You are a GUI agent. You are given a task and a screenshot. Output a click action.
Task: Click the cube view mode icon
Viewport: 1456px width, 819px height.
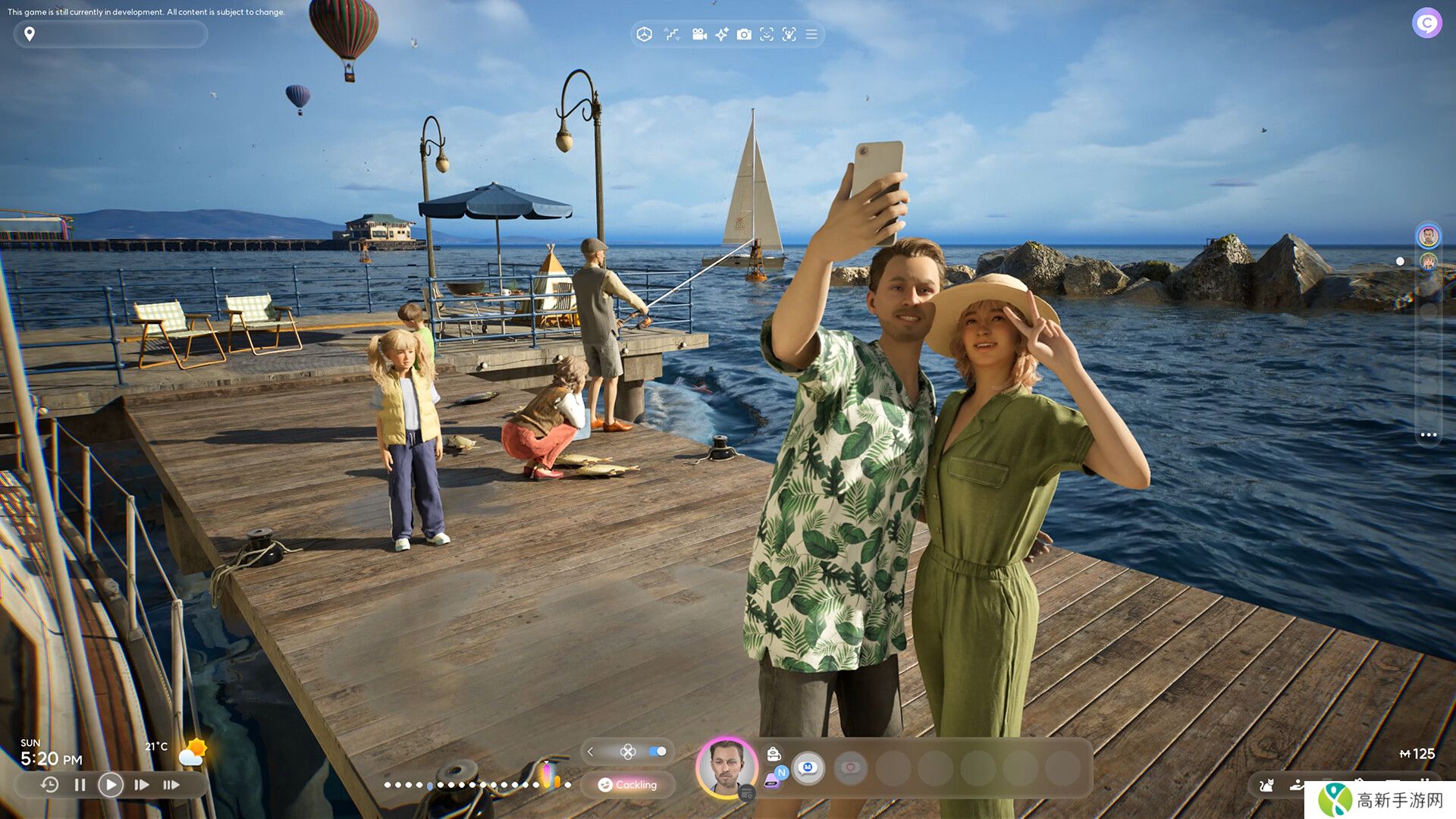(x=644, y=34)
